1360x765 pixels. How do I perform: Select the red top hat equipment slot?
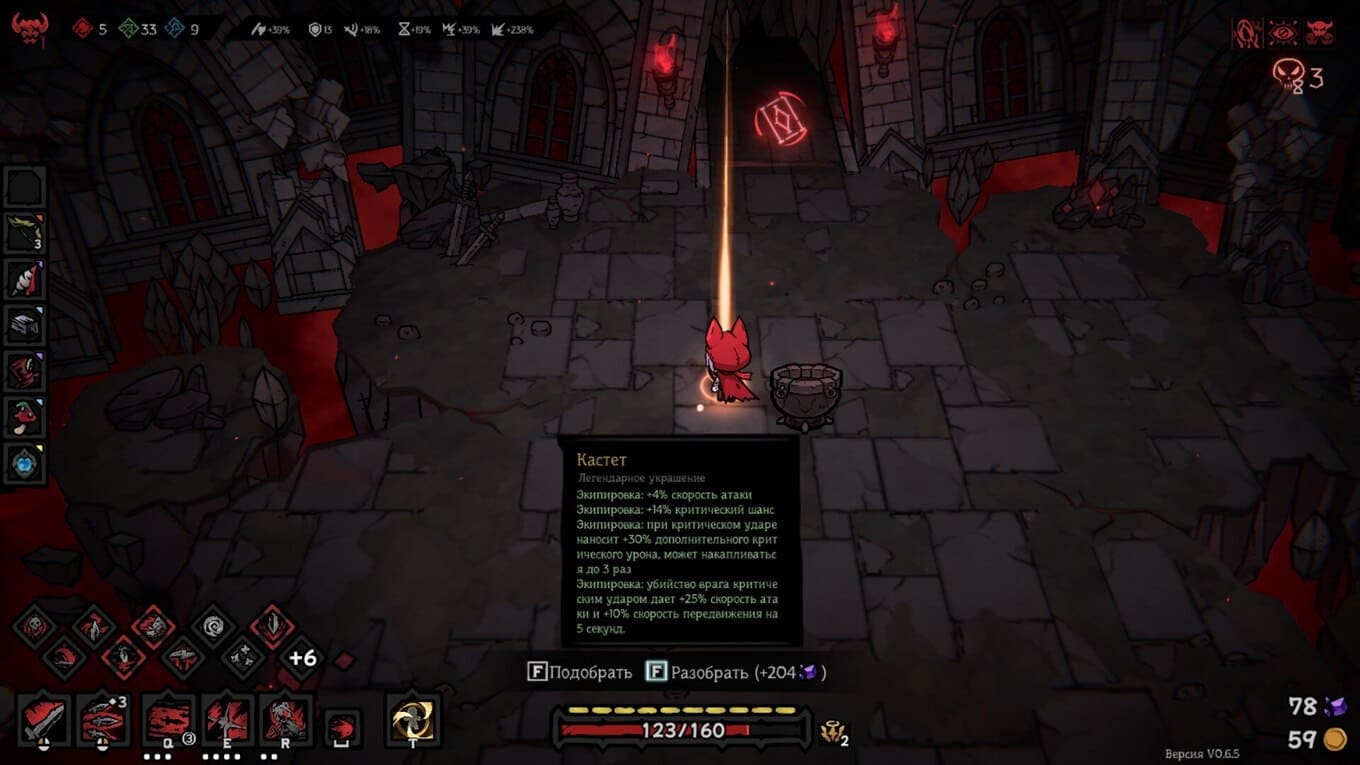click(24, 371)
